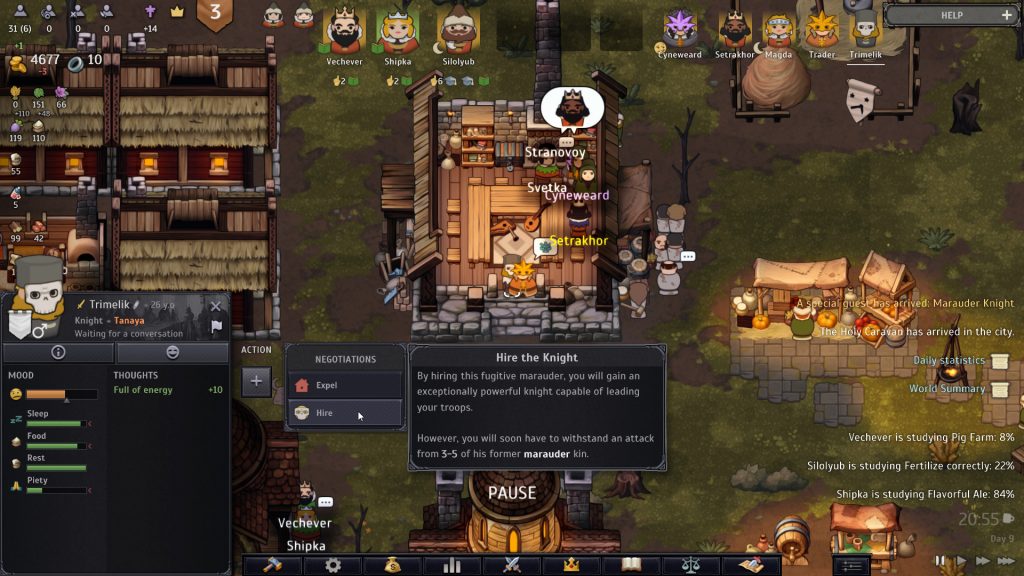
Task: Close Trimelik's character panel
Action: pyautogui.click(x=215, y=306)
